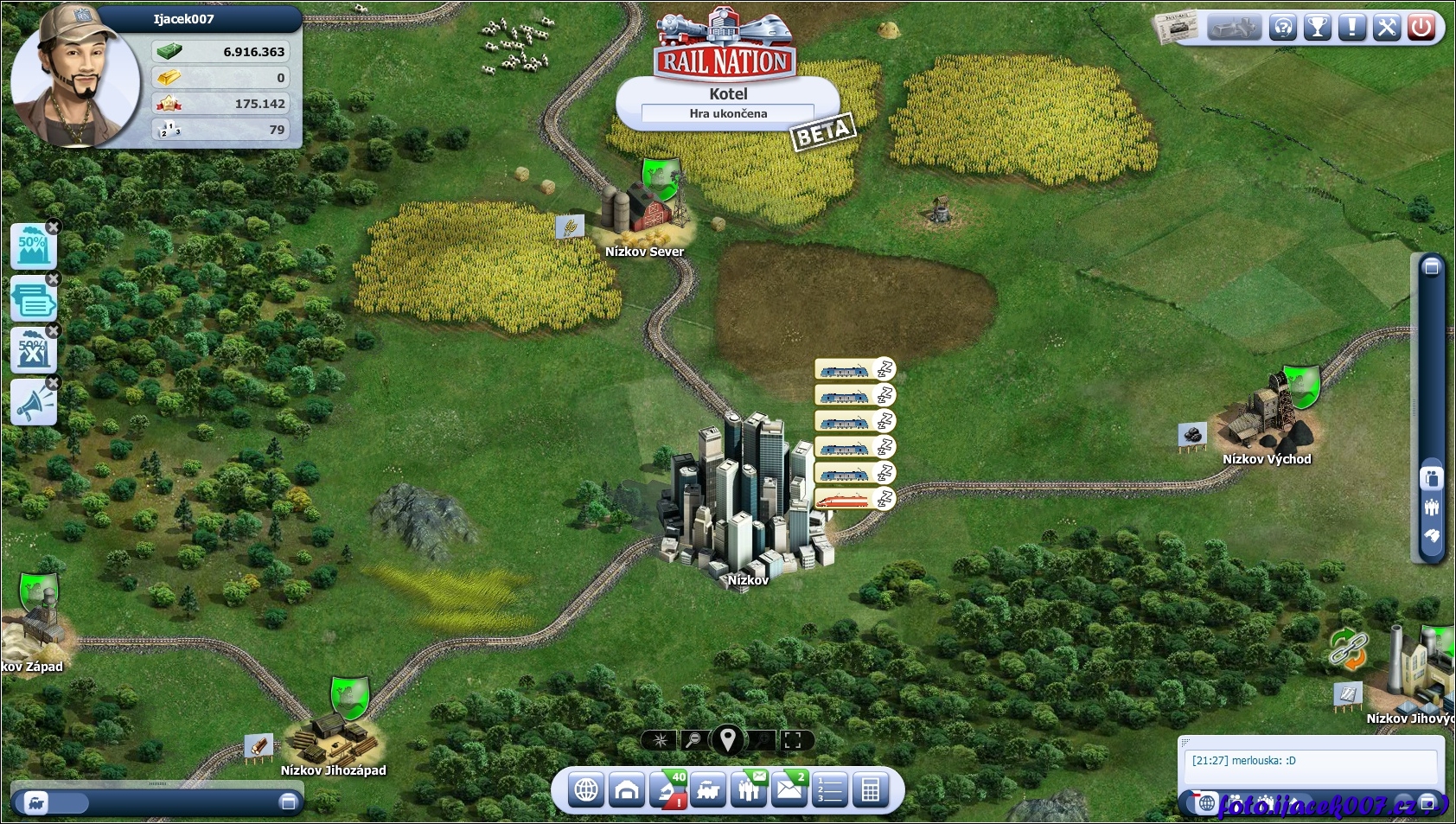Zoom out with the minus magnifier

pos(693,740)
